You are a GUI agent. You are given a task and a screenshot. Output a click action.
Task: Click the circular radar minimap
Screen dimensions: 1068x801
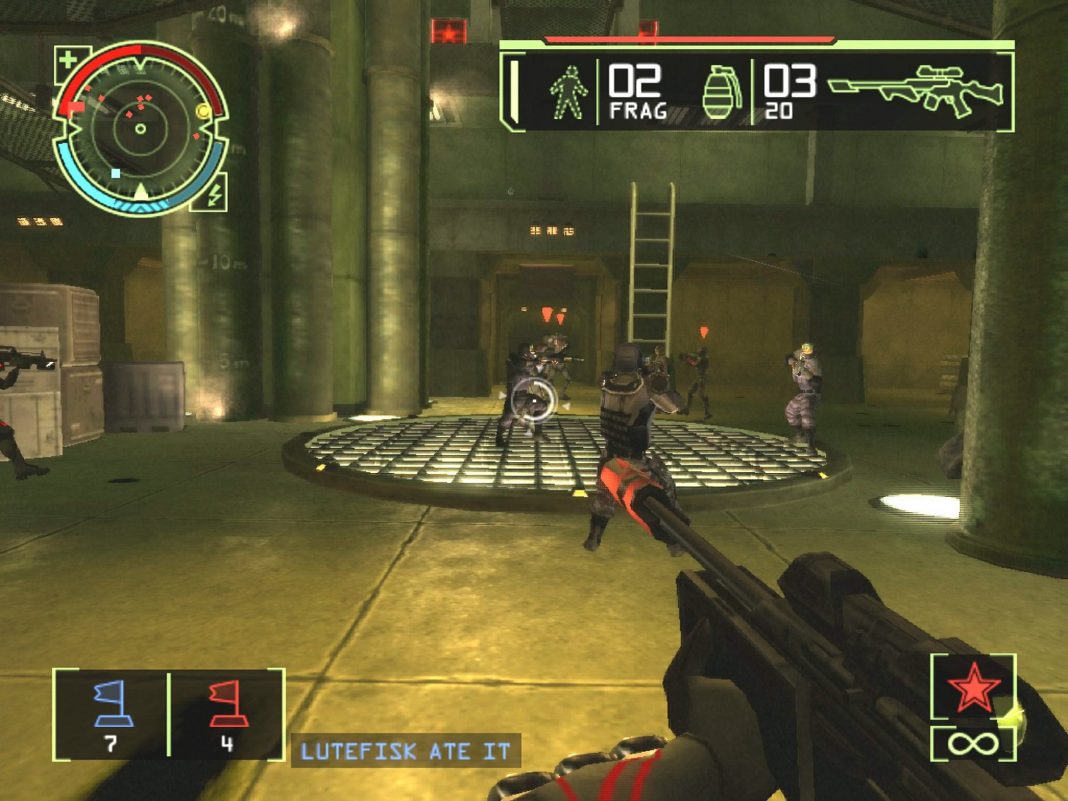pos(140,127)
